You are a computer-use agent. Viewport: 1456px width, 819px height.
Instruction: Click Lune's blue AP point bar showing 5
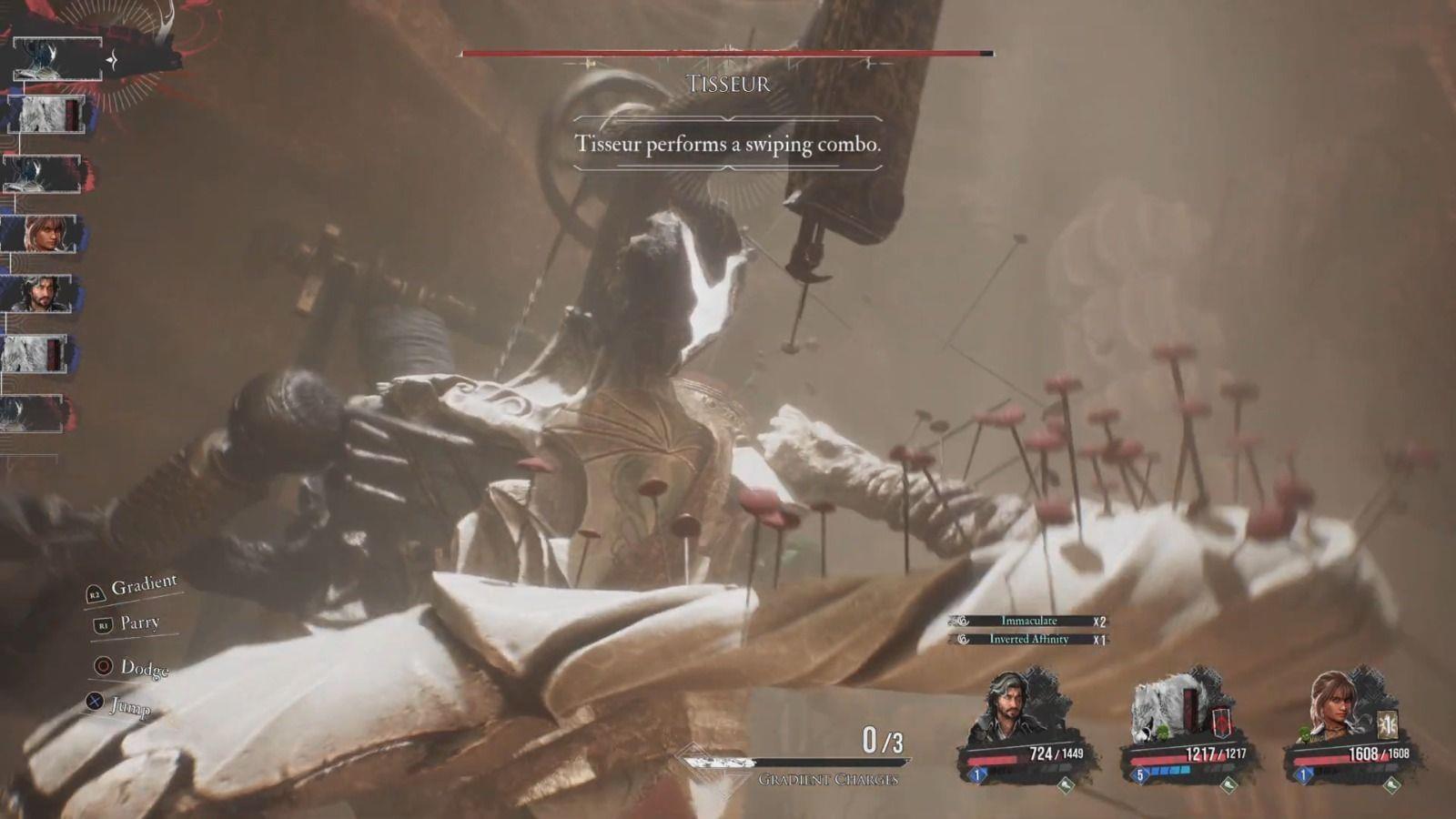(x=1164, y=771)
